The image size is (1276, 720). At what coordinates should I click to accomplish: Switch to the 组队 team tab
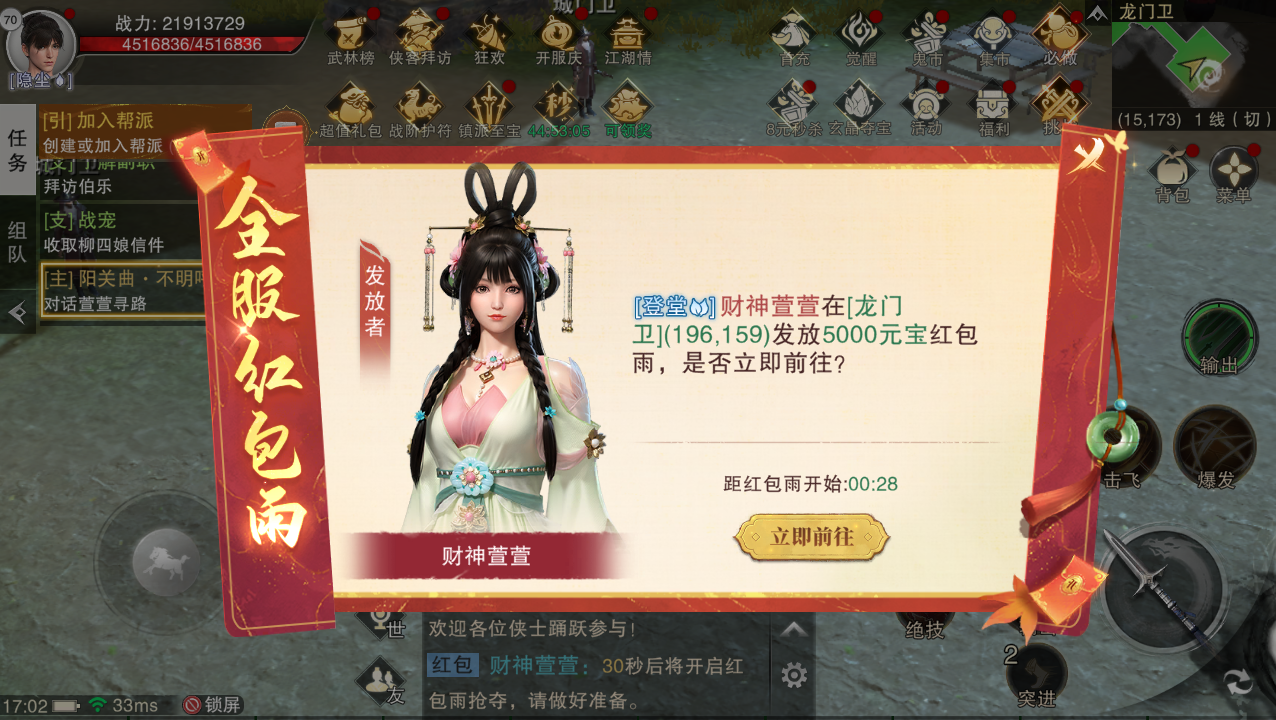17,242
